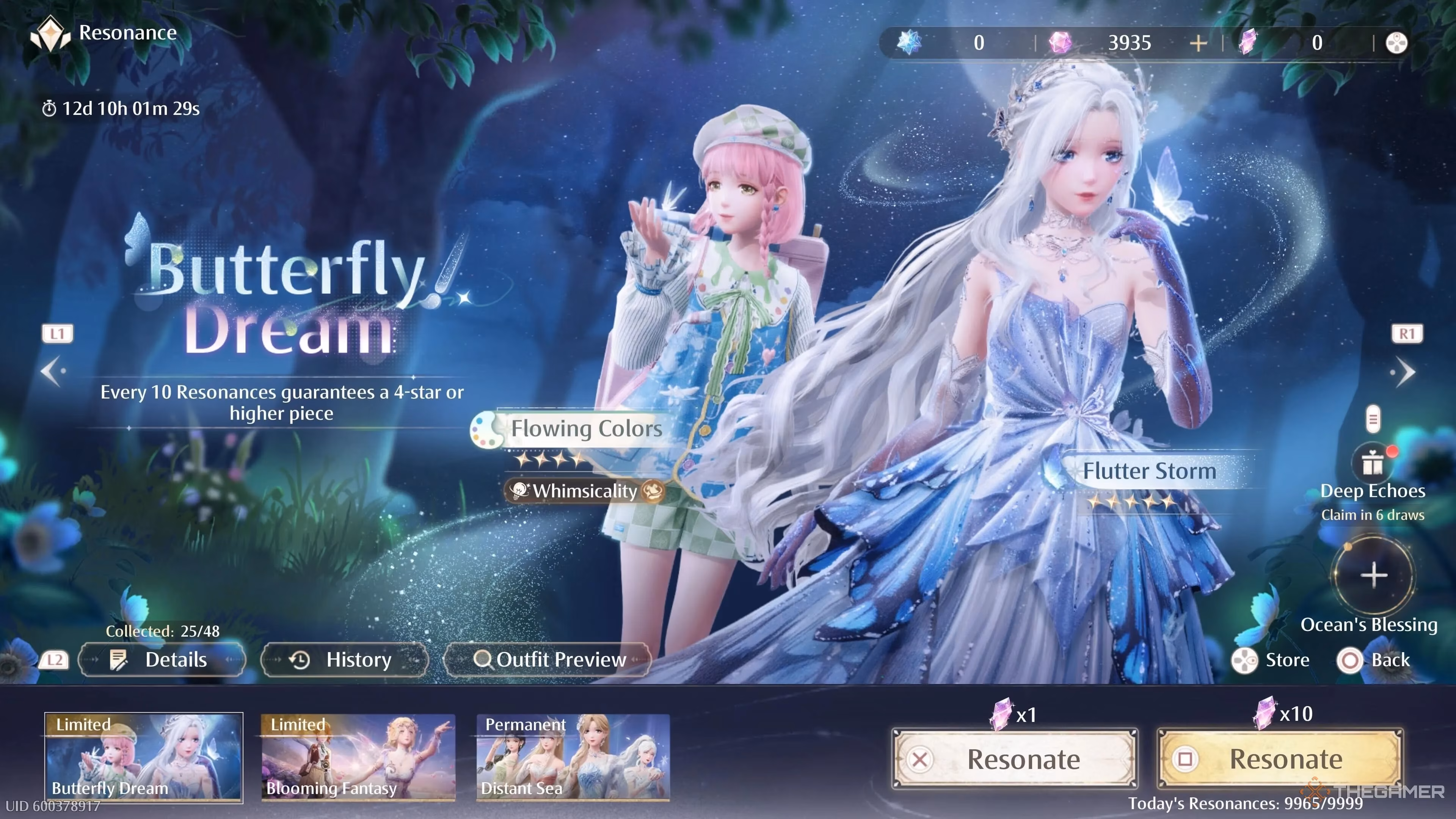Resonate once with one crystal
1456x819 pixels.
(1015, 759)
